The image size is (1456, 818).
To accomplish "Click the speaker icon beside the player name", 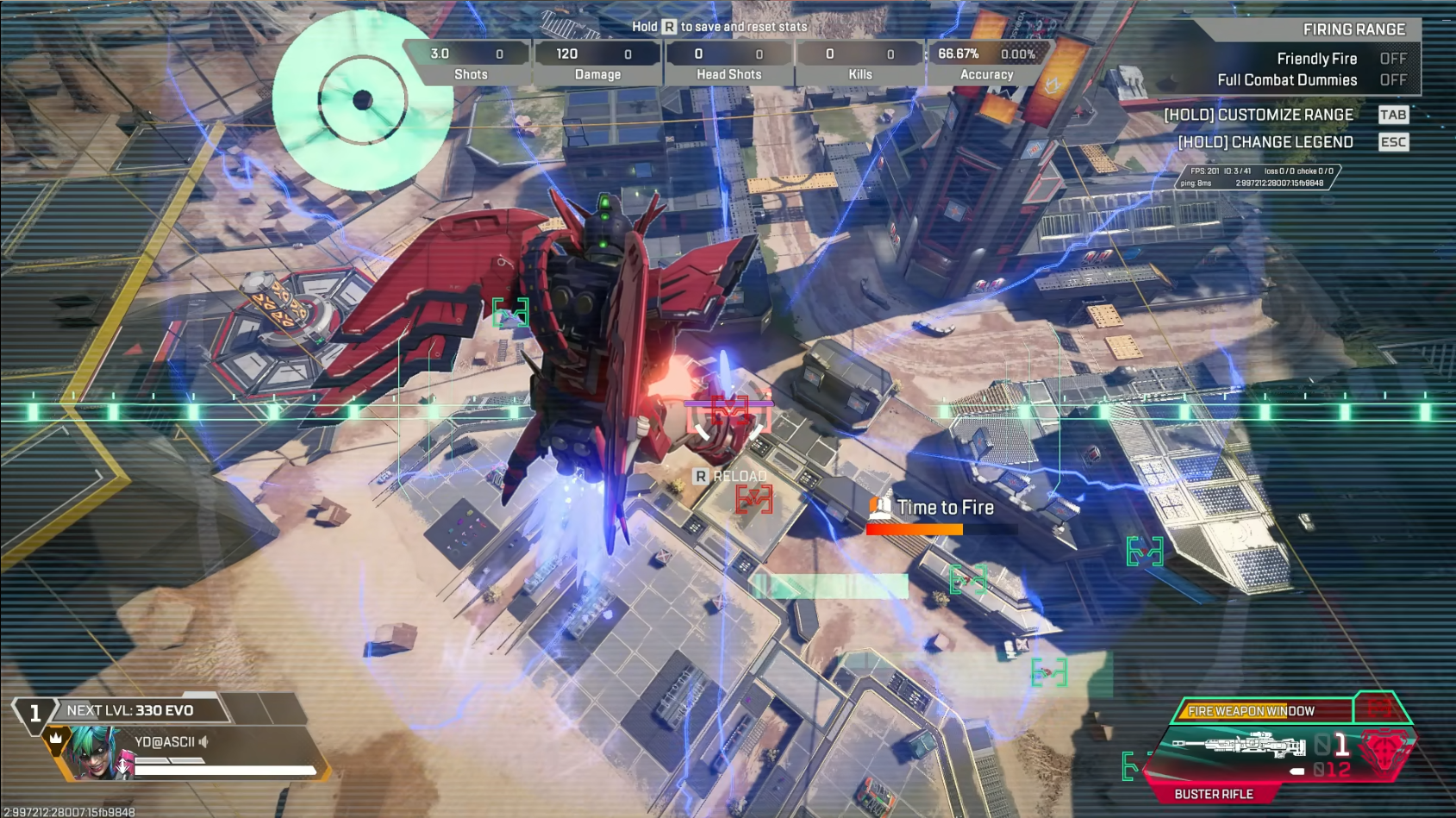I will [x=204, y=741].
